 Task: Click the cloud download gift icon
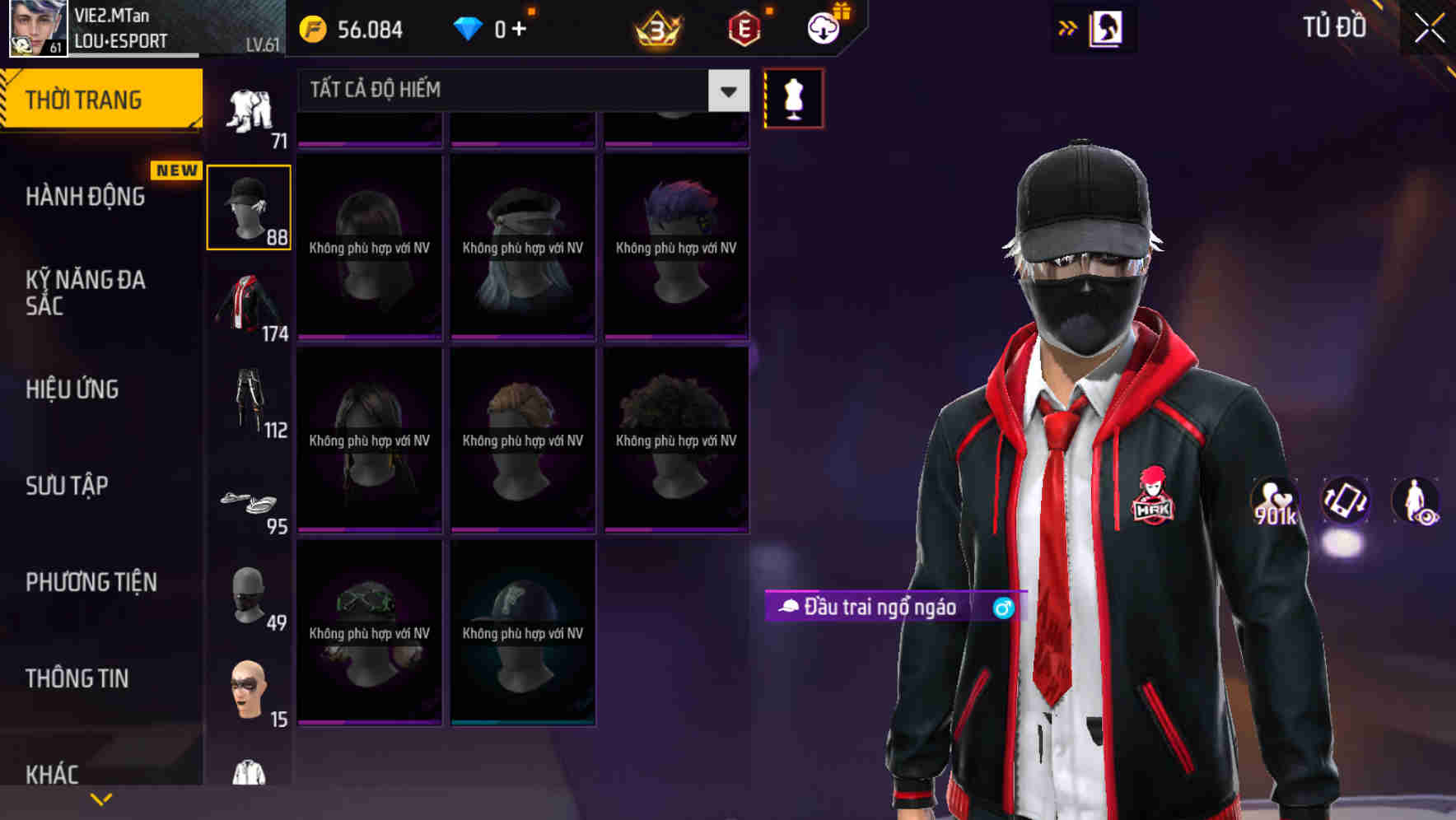(826, 26)
